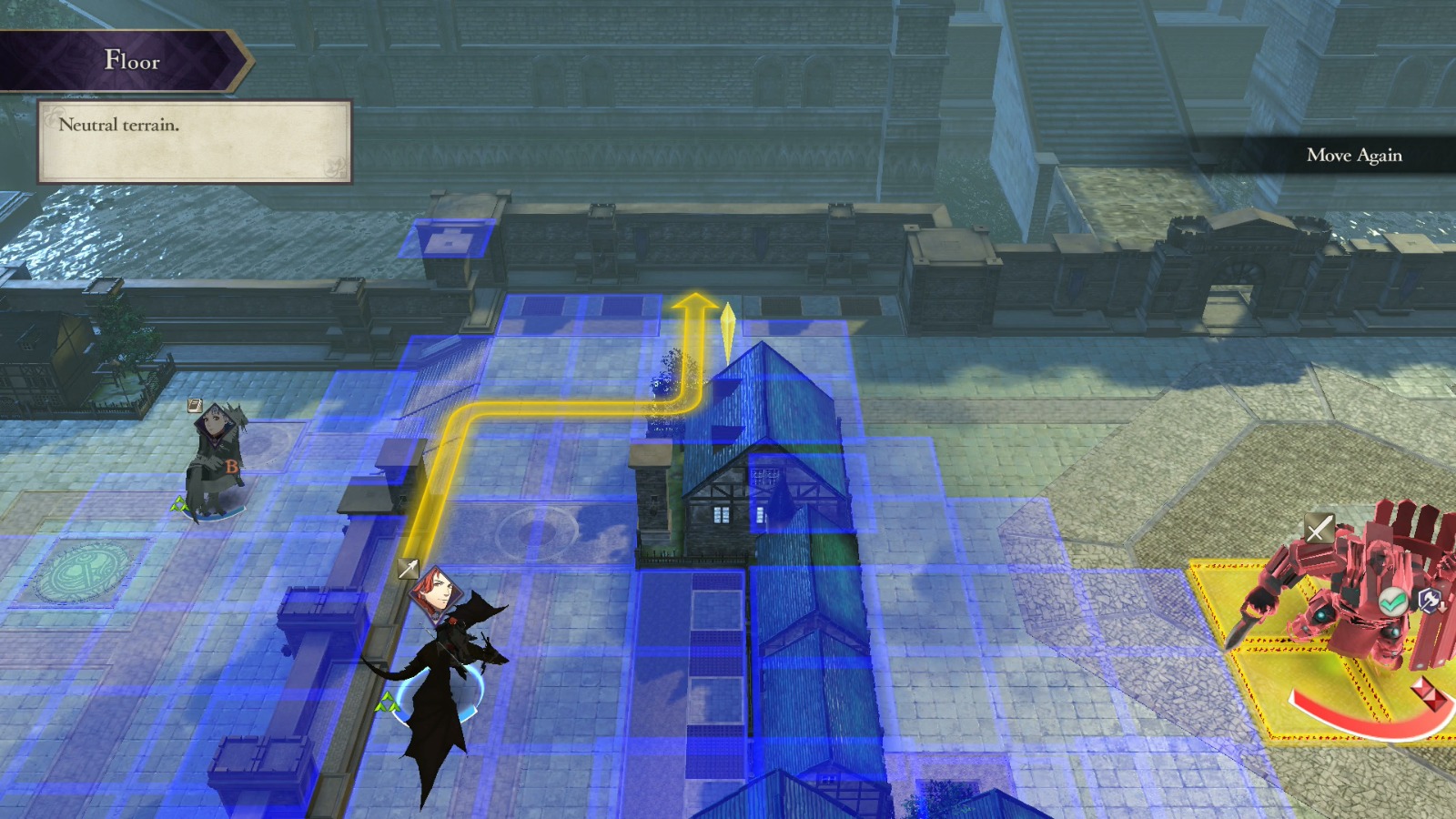The height and width of the screenshot is (819, 1456).
Task: Click the orange B emblem on the mage's cloak
Action: click(x=231, y=466)
